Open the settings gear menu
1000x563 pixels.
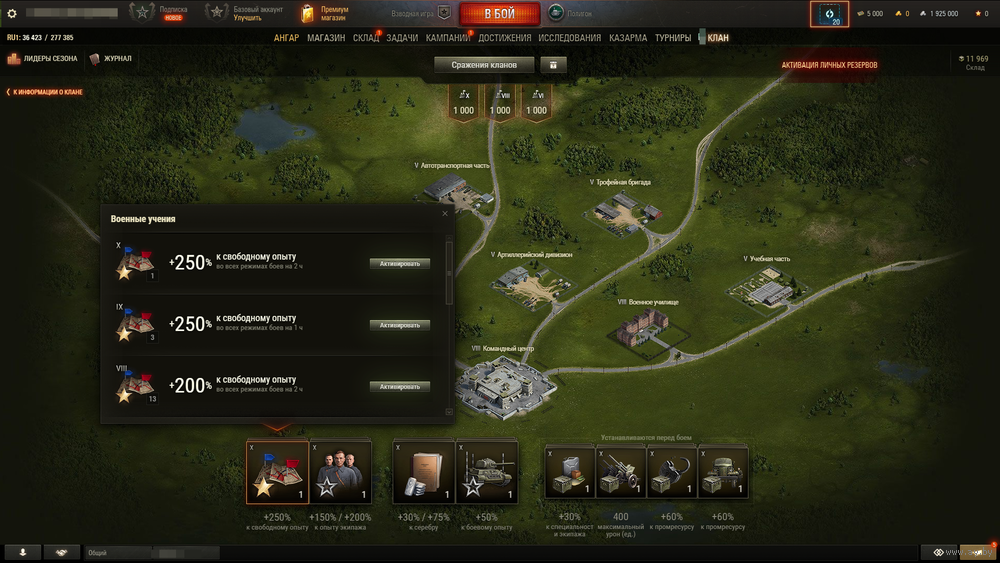coord(12,14)
